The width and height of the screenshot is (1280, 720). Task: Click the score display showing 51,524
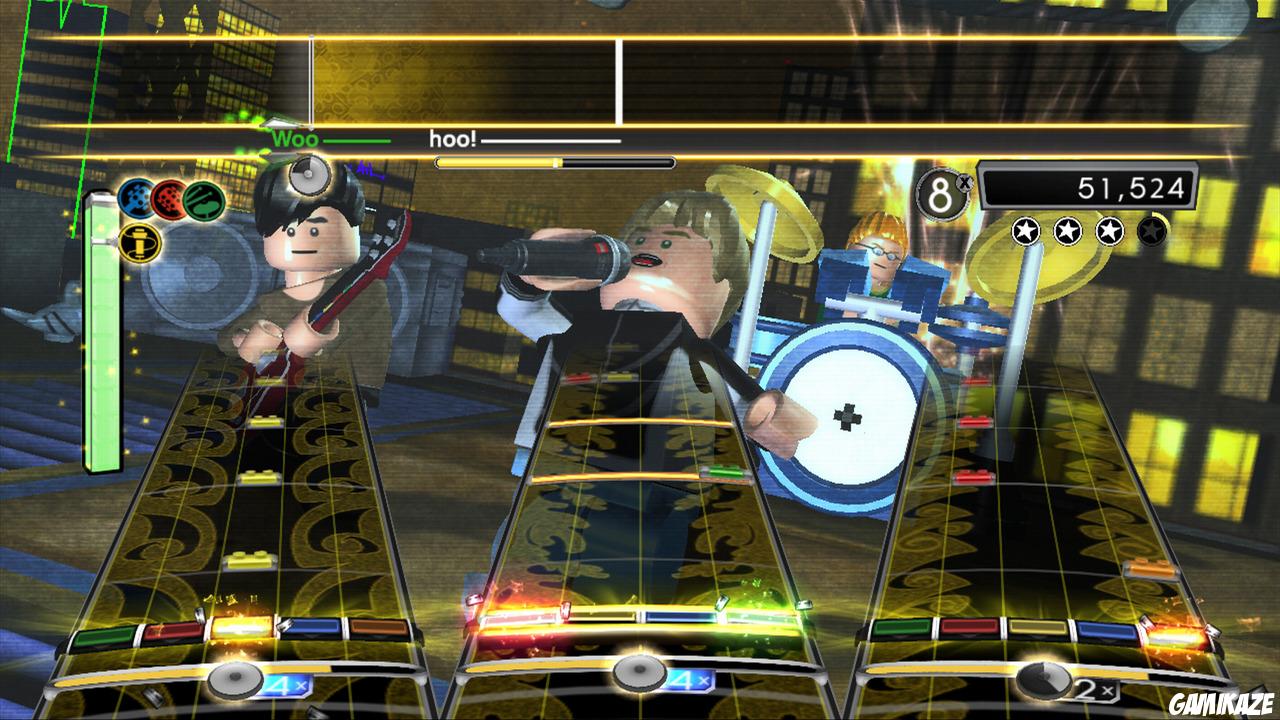pyautogui.click(x=1088, y=184)
